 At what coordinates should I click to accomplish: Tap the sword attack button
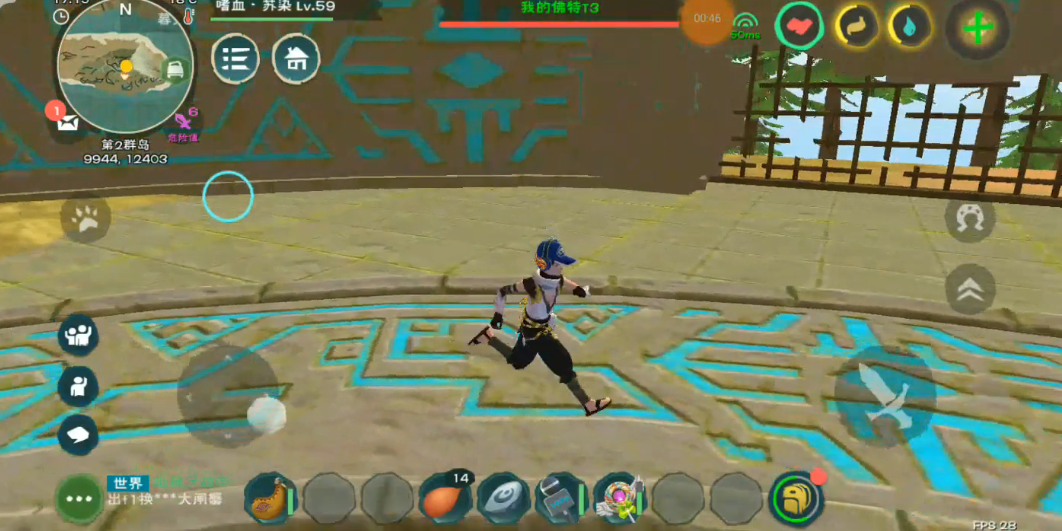pyautogui.click(x=886, y=396)
